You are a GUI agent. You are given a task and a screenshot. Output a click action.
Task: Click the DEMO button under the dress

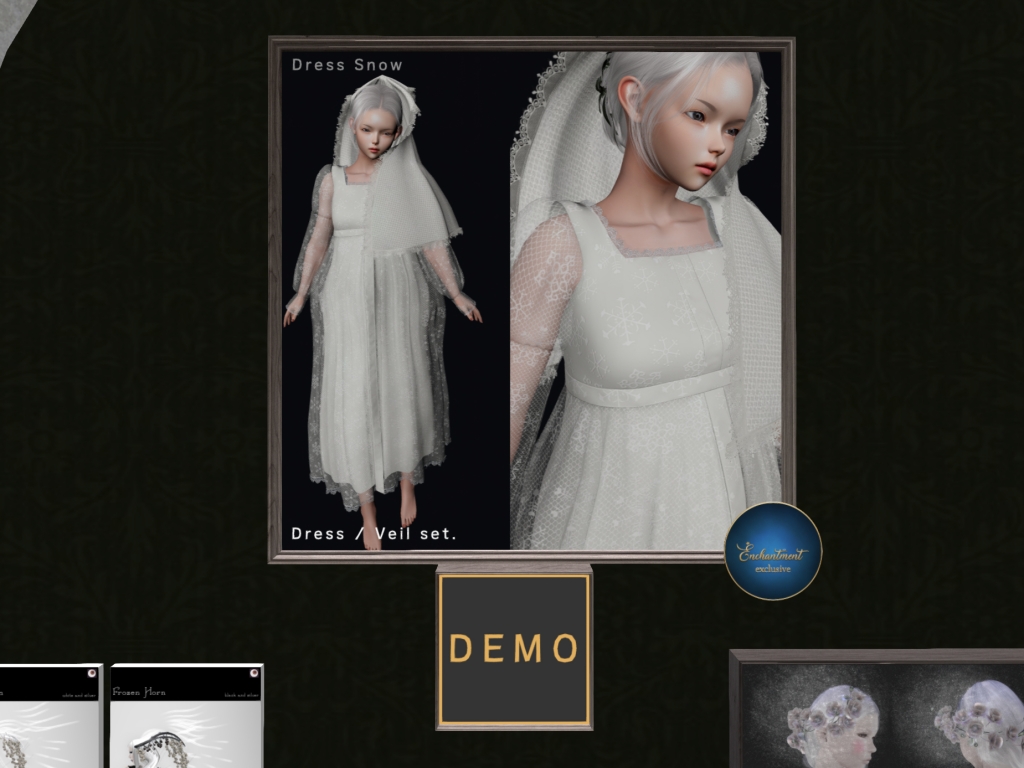(x=514, y=648)
